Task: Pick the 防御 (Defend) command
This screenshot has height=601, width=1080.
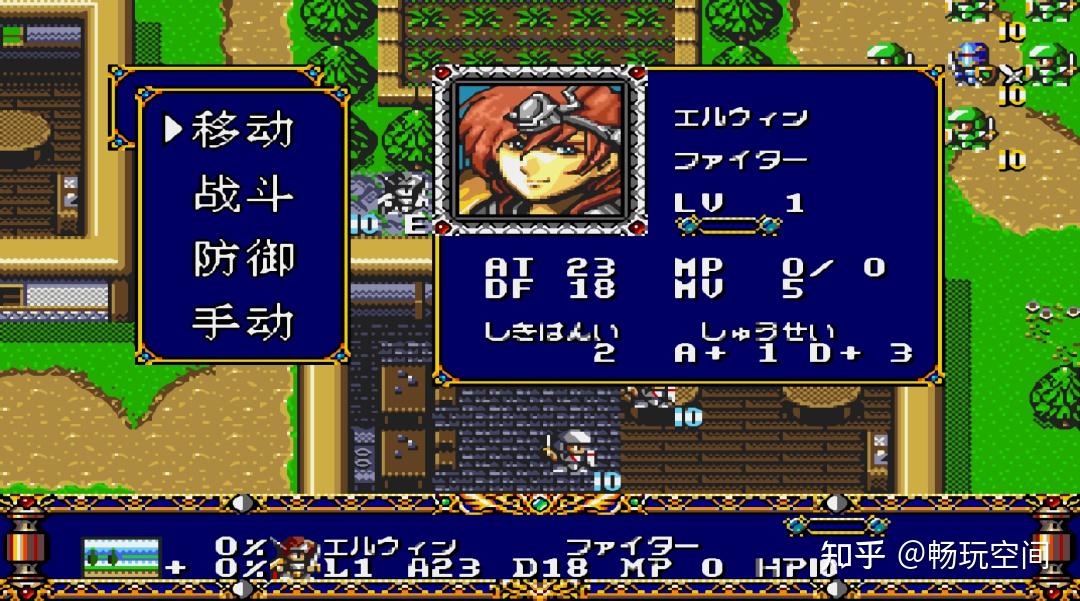Action: 243,258
